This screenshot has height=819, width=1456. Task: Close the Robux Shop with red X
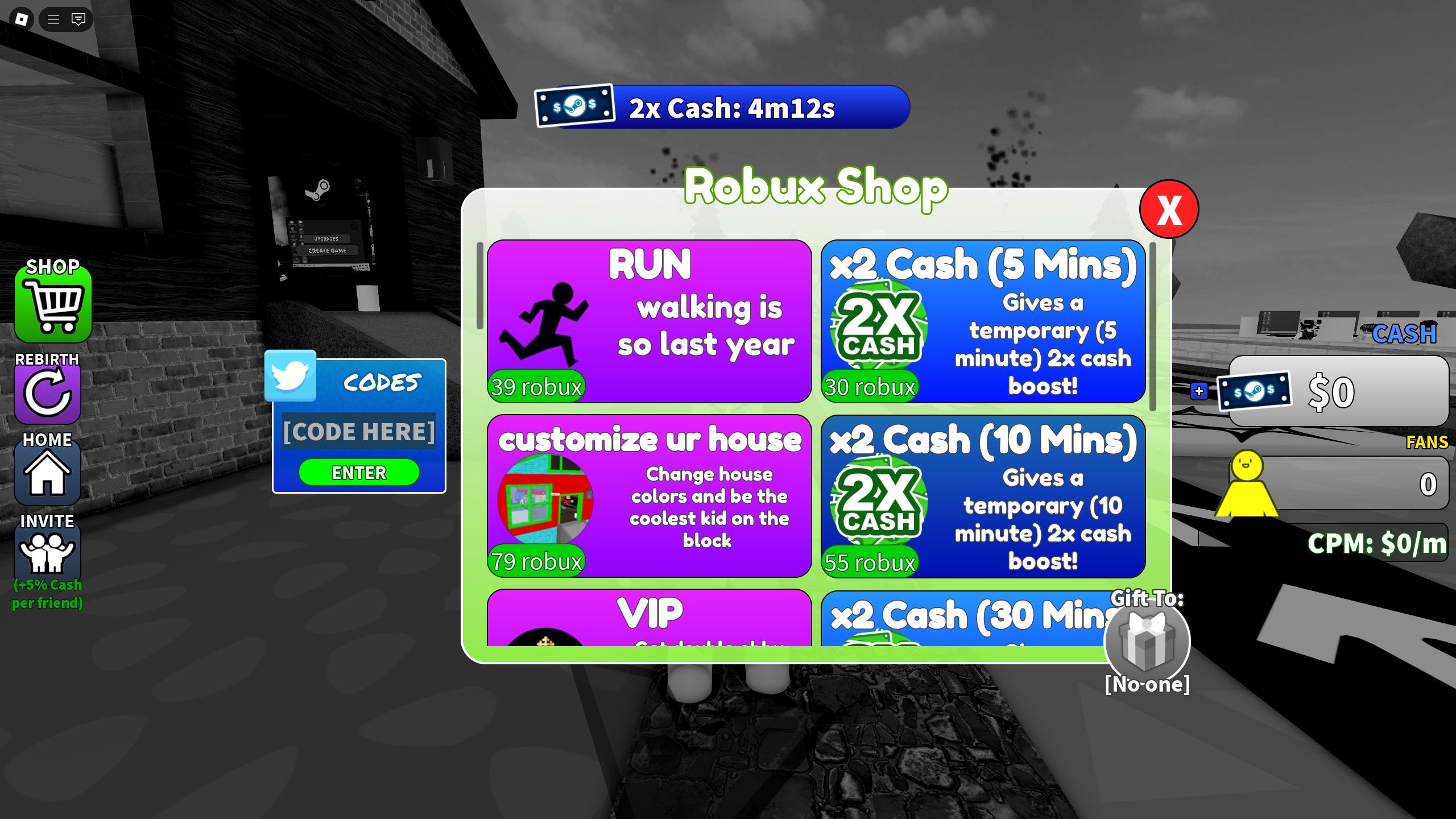coord(1168,210)
